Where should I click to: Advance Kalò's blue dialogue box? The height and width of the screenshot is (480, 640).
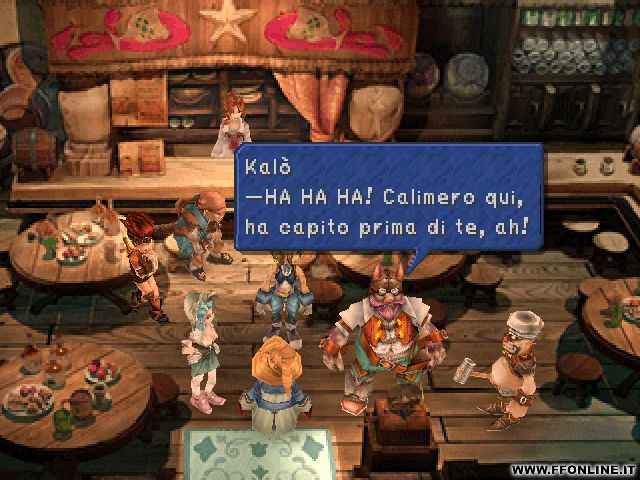coord(388,198)
